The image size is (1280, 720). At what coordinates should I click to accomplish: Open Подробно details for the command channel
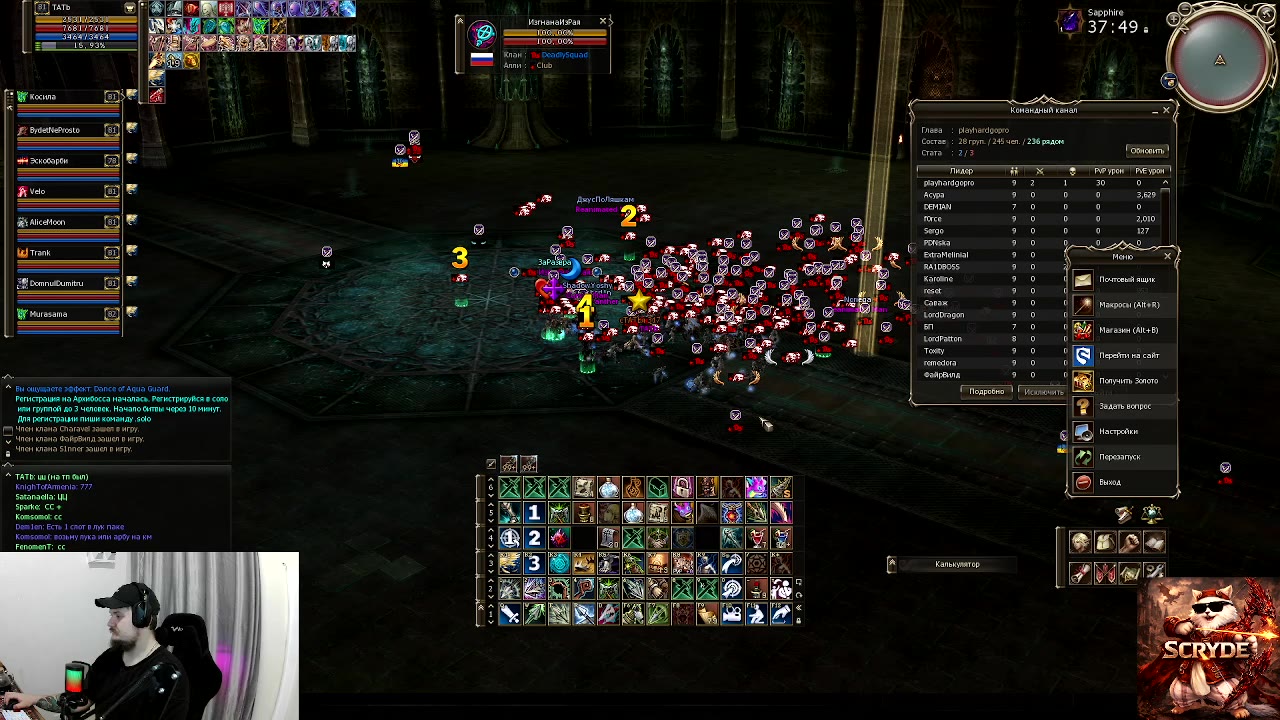click(x=986, y=392)
